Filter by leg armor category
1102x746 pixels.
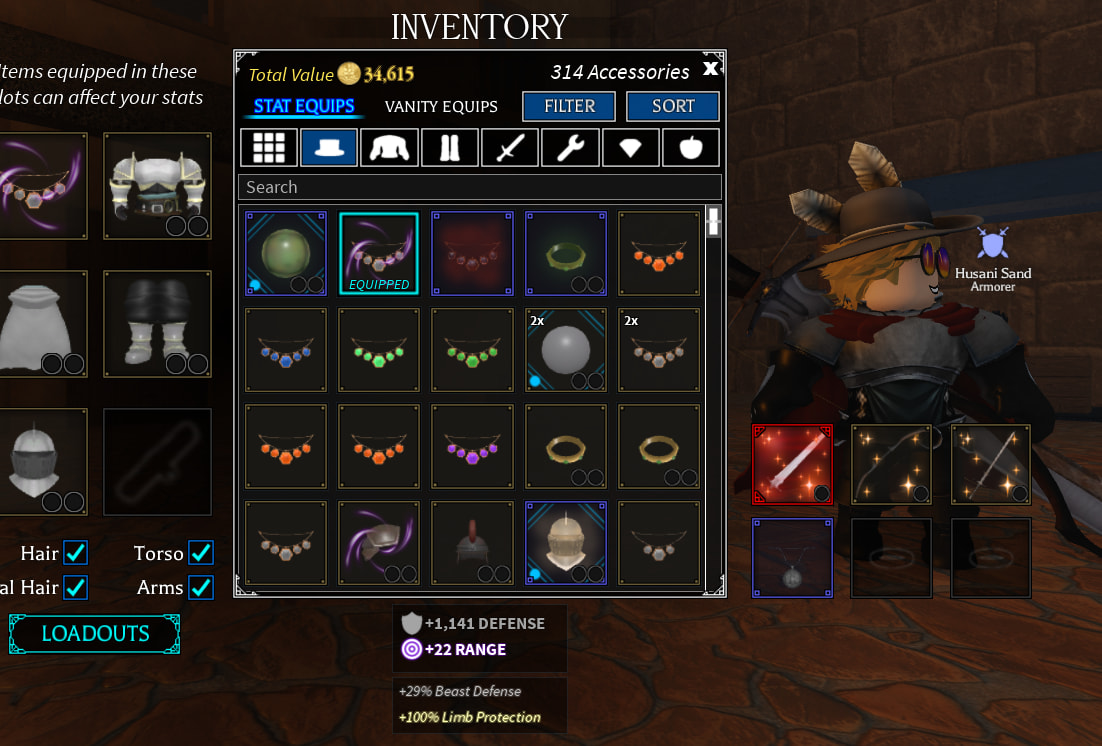(x=449, y=148)
